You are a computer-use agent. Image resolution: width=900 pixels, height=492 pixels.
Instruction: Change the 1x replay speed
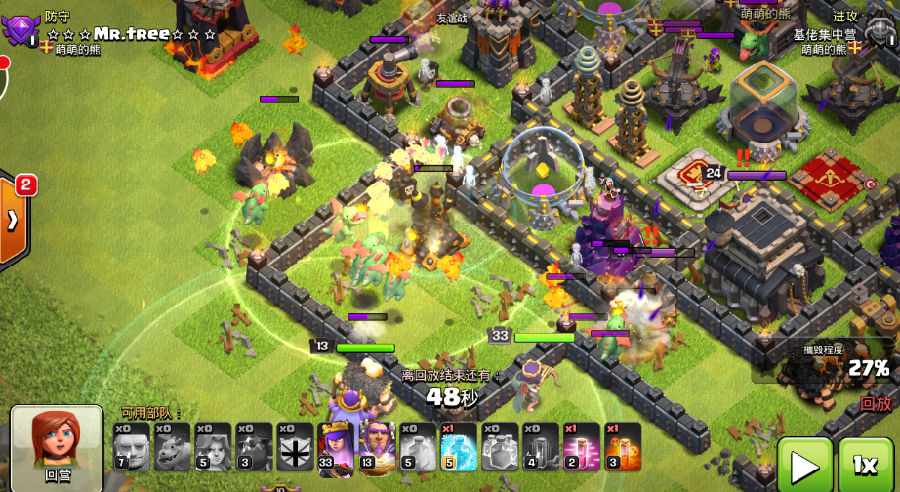click(x=865, y=465)
